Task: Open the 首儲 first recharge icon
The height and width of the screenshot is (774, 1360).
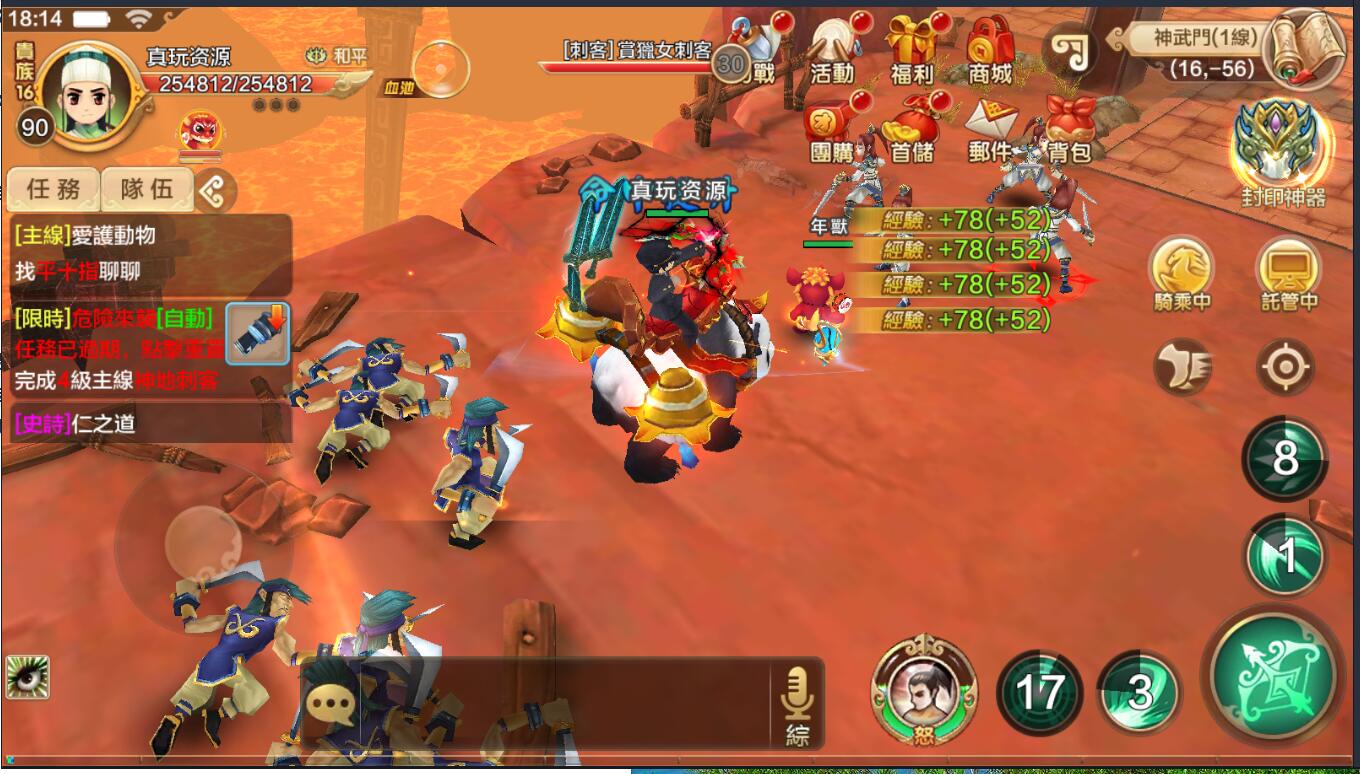Action: pos(912,130)
